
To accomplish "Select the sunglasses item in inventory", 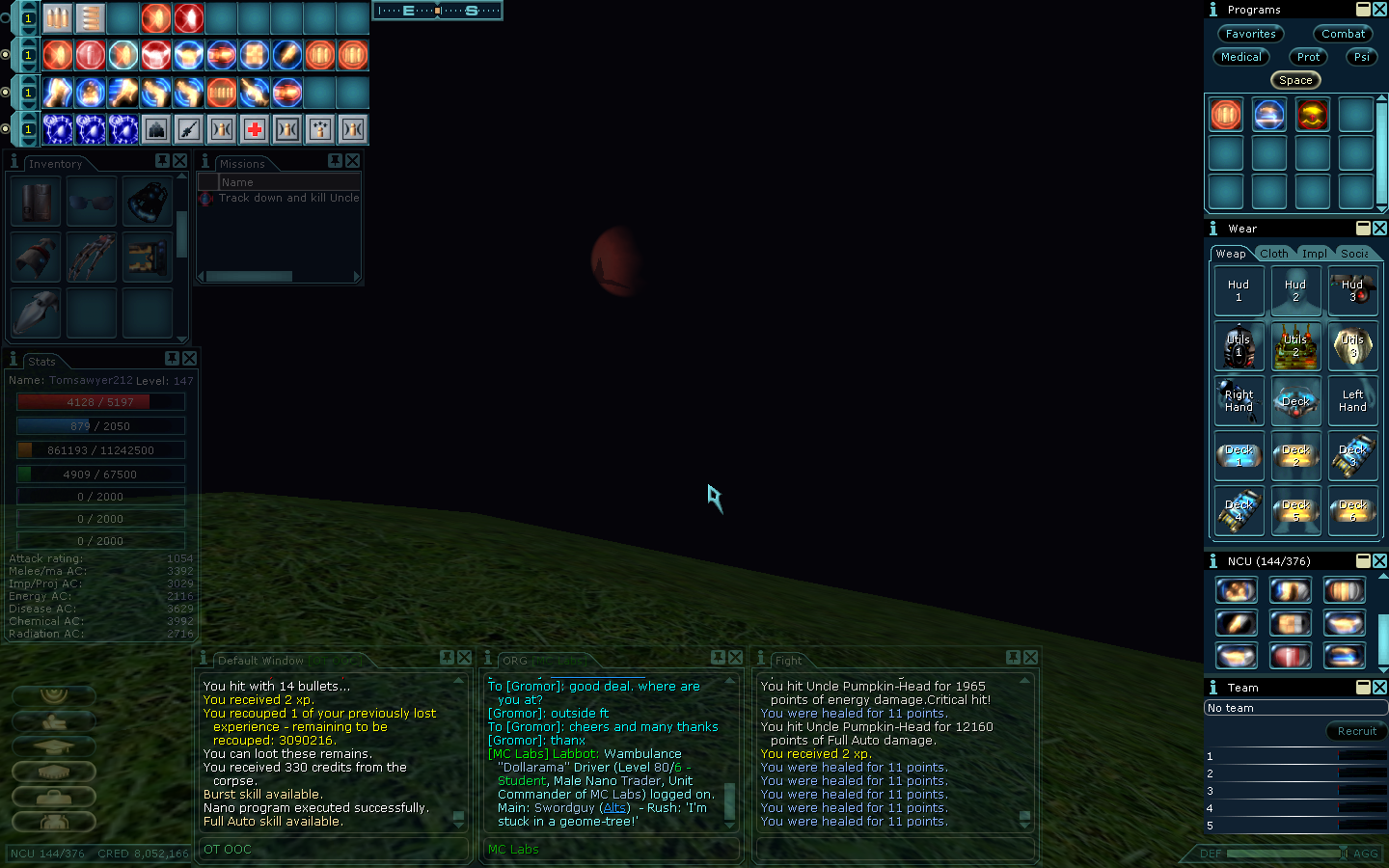I will [92, 202].
